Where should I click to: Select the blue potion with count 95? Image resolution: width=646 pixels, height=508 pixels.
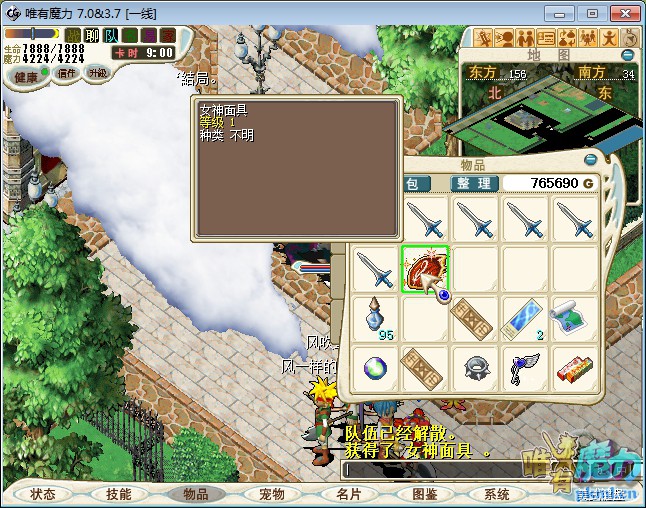pos(376,318)
